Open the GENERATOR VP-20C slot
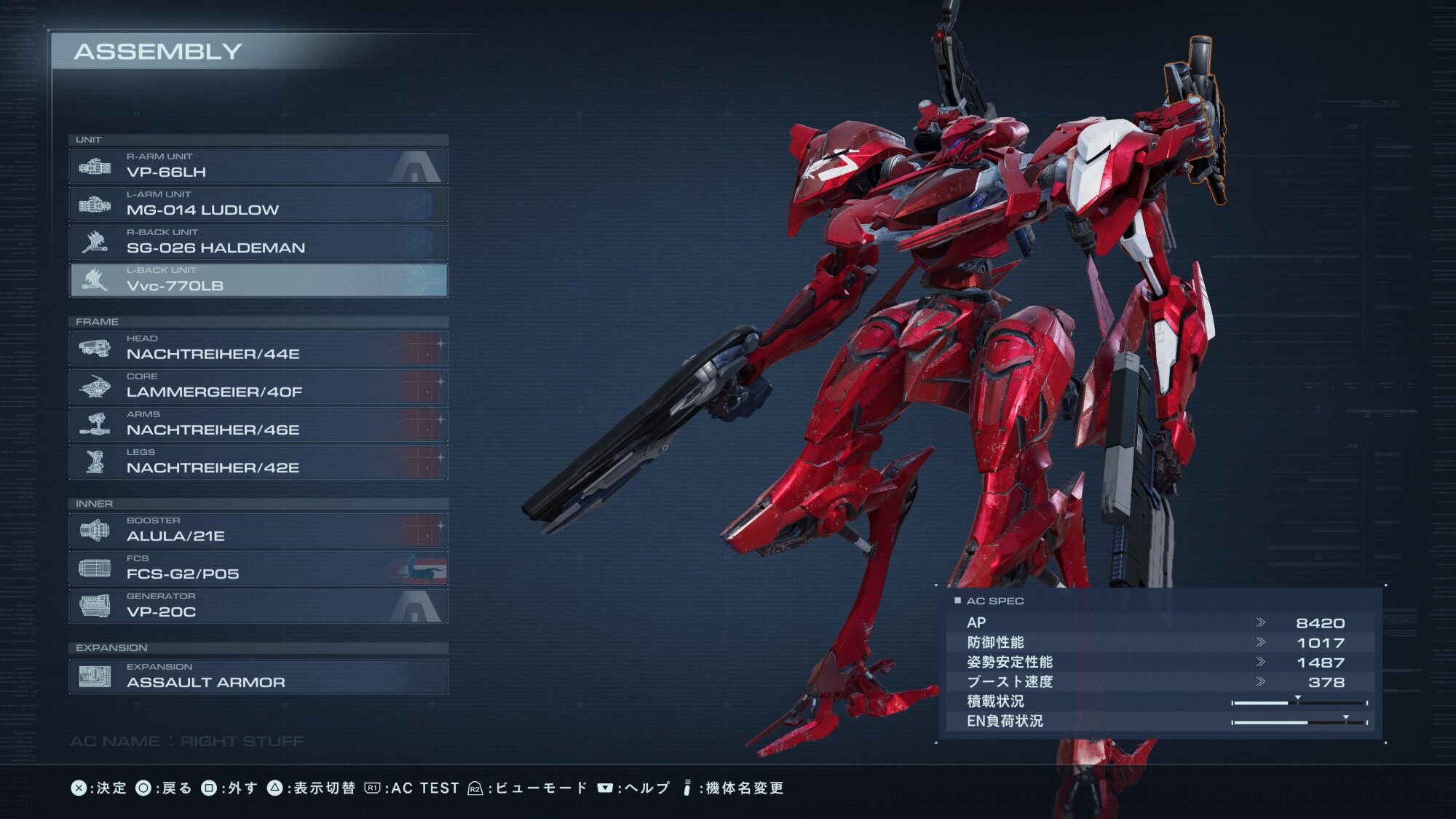The image size is (1456, 819). click(x=258, y=606)
